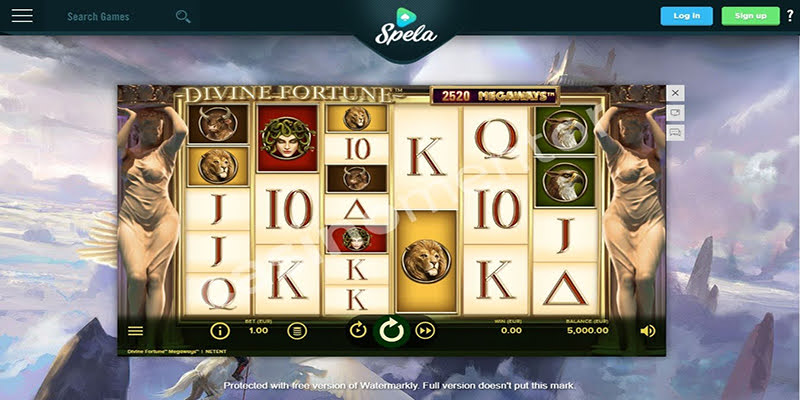
Task: Open help via the question mark
Action: pos(790,16)
